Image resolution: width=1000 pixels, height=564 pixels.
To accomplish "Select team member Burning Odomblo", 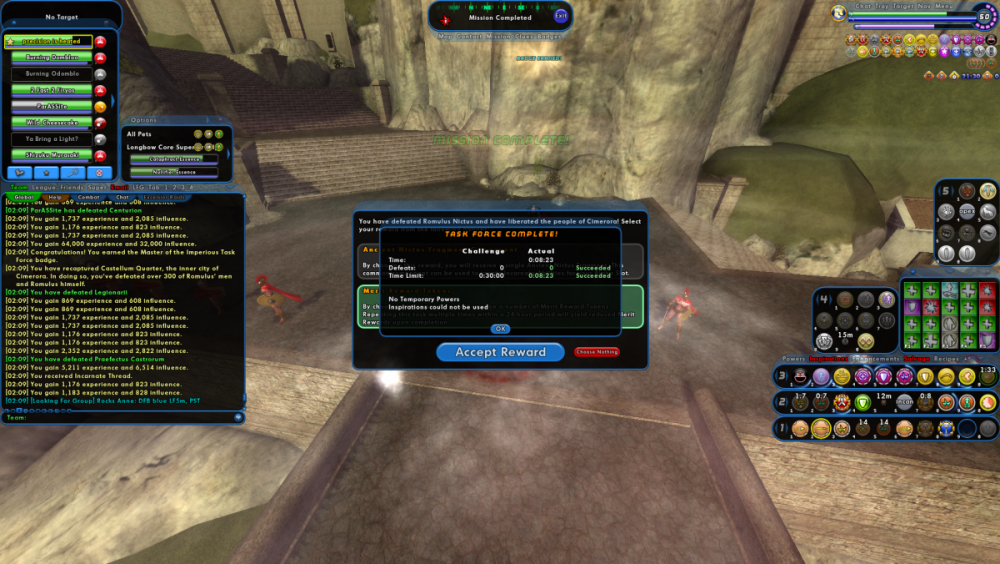I will [x=51, y=74].
